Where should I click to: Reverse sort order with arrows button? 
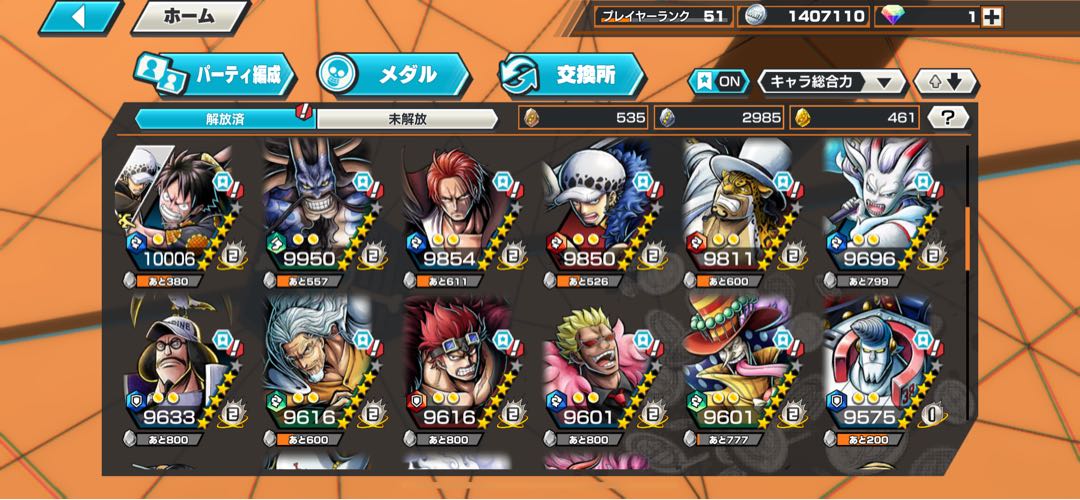pos(946,82)
